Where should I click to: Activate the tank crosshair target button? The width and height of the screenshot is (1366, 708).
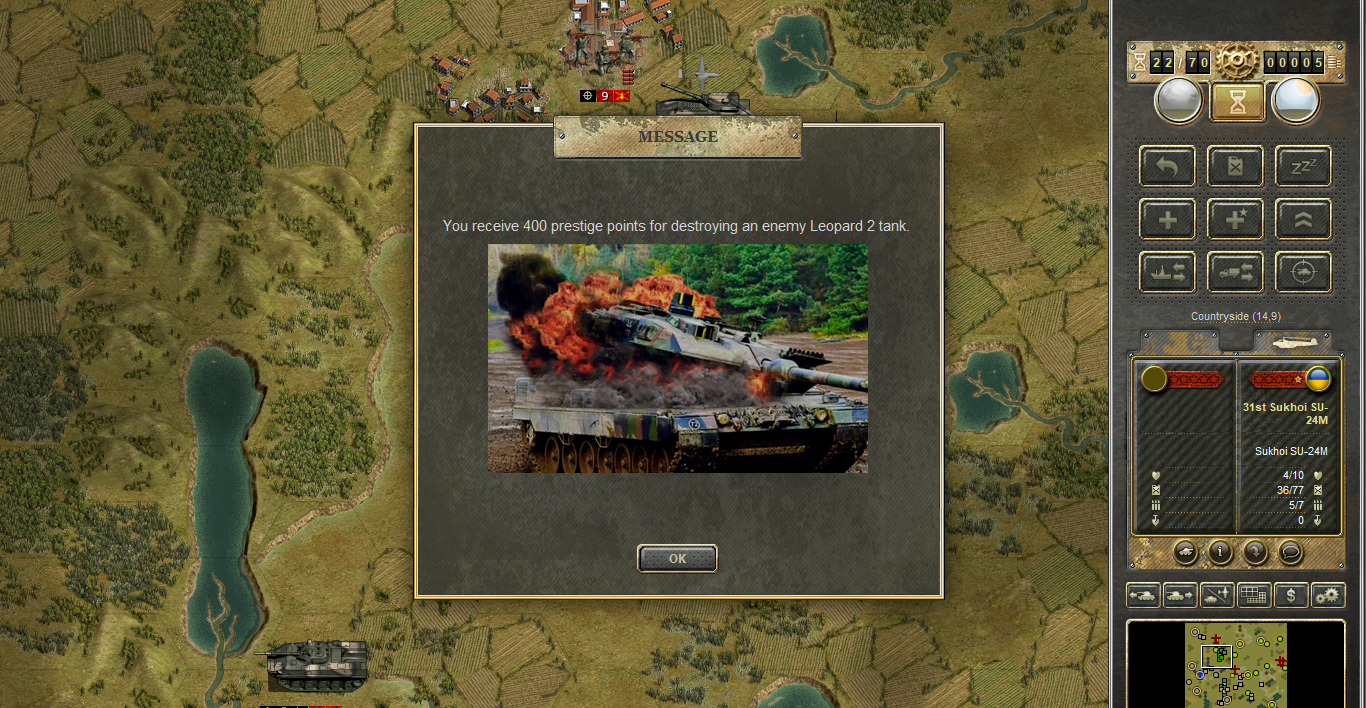[1303, 271]
